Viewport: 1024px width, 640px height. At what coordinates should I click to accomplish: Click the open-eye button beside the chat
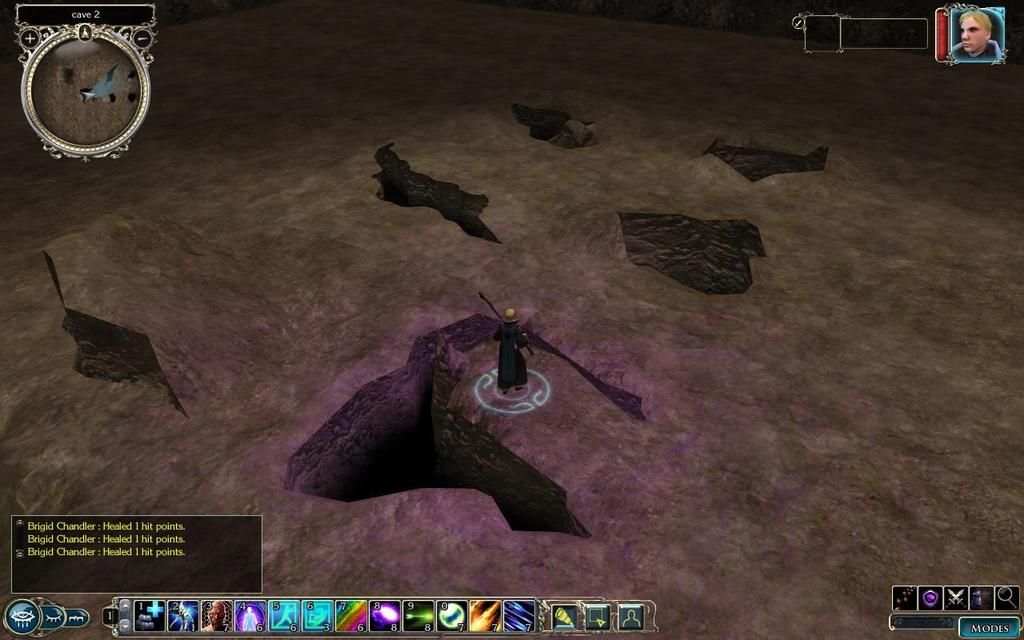(x=22, y=616)
